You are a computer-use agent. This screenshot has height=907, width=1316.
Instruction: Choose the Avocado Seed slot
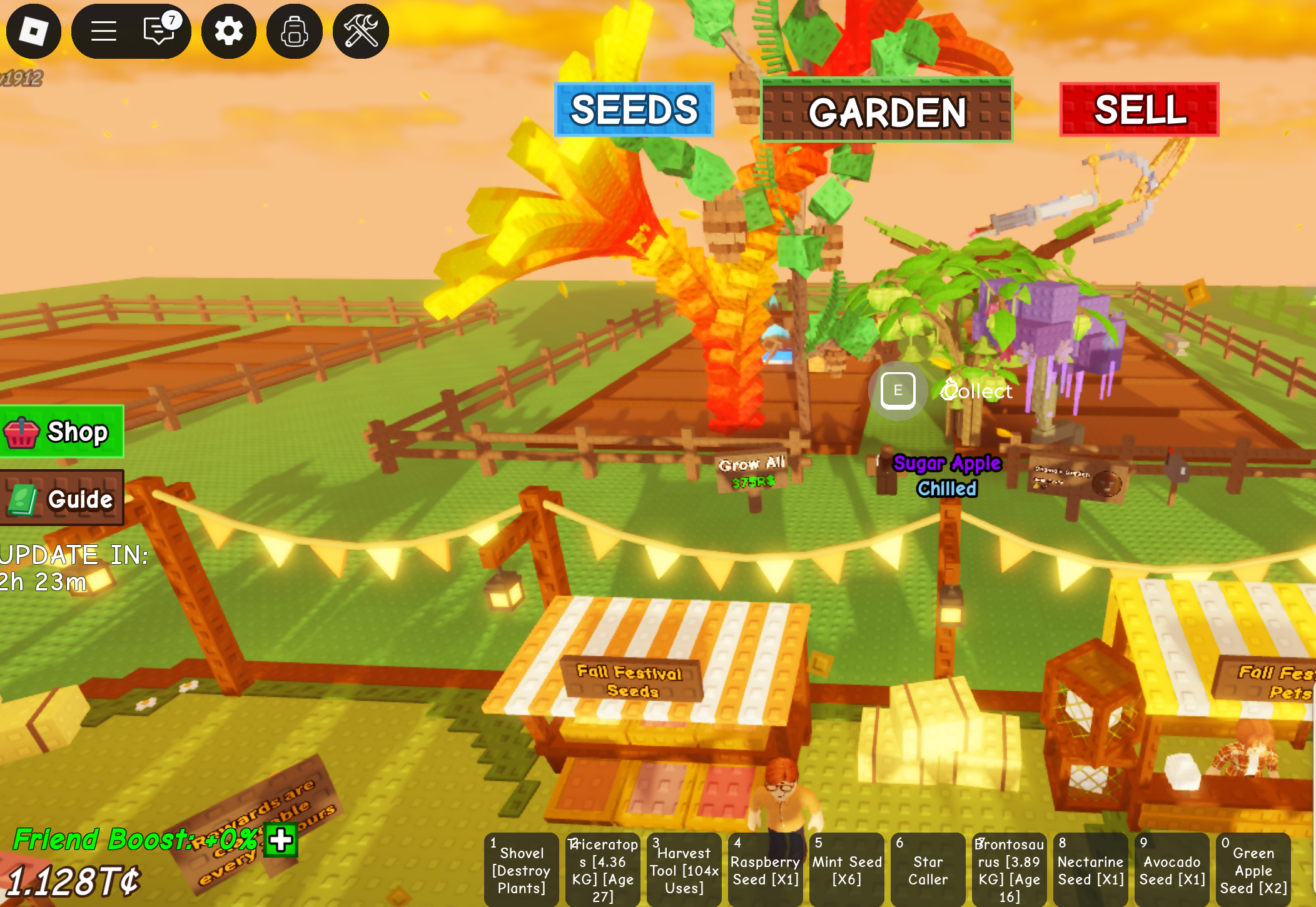[1172, 869]
